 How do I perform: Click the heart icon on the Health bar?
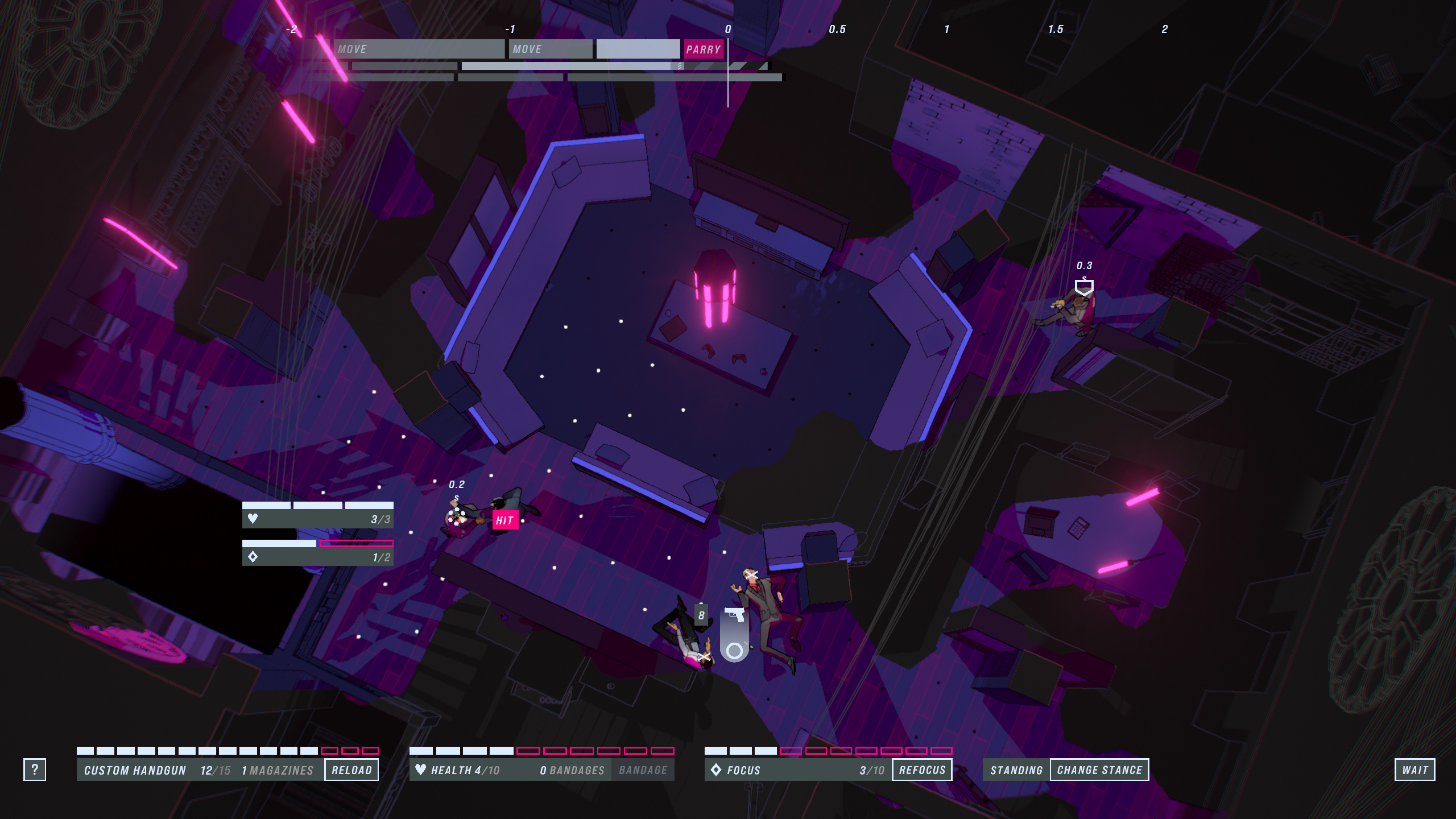pyautogui.click(x=421, y=770)
